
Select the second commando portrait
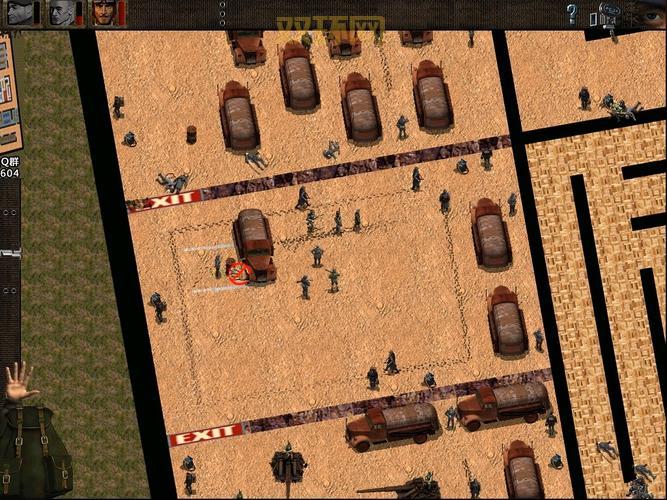tap(62, 13)
